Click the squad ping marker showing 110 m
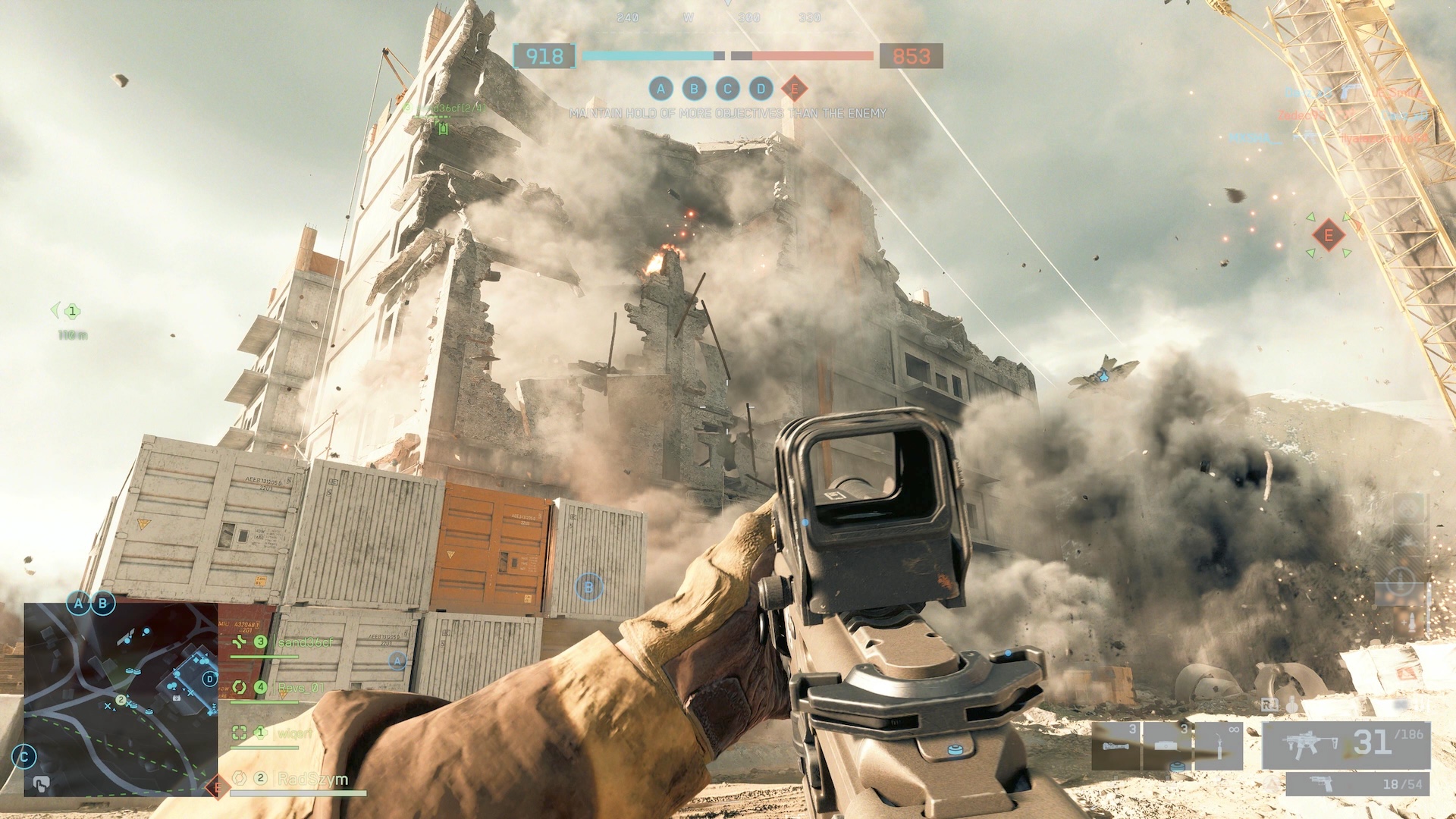Image resolution: width=1456 pixels, height=819 pixels. click(72, 311)
